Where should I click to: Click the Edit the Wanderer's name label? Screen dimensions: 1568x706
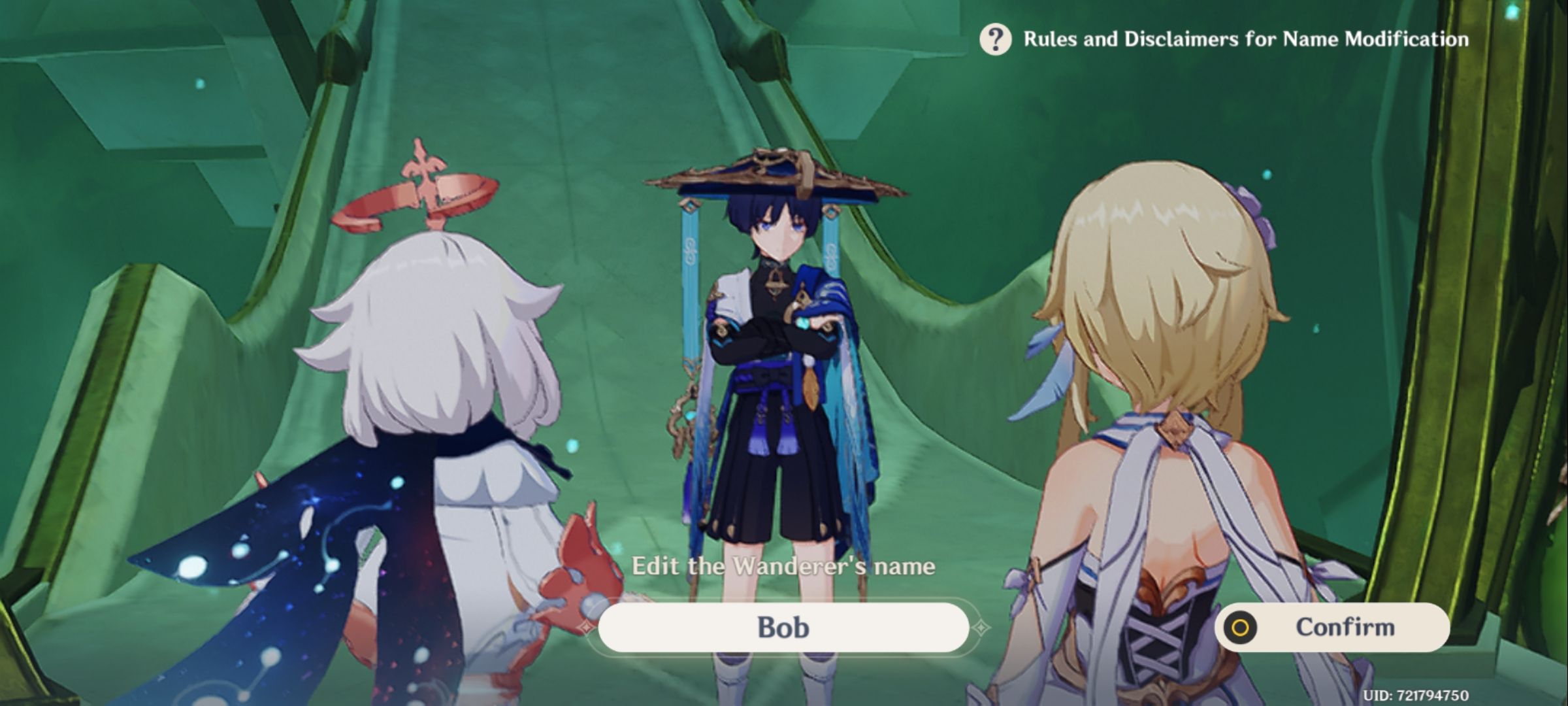click(784, 566)
